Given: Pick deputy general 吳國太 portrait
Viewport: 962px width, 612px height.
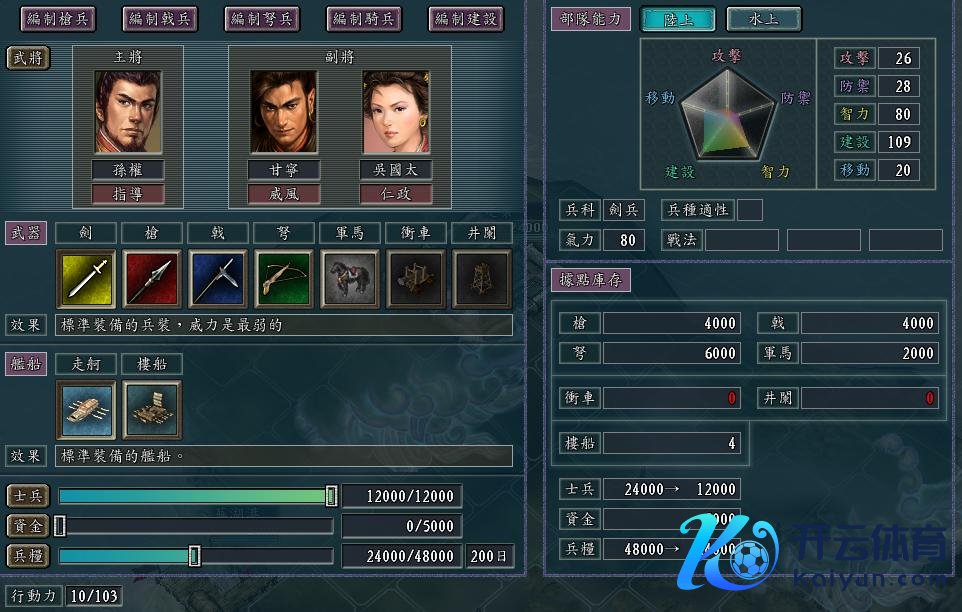Looking at the screenshot, I should pyautogui.click(x=396, y=111).
